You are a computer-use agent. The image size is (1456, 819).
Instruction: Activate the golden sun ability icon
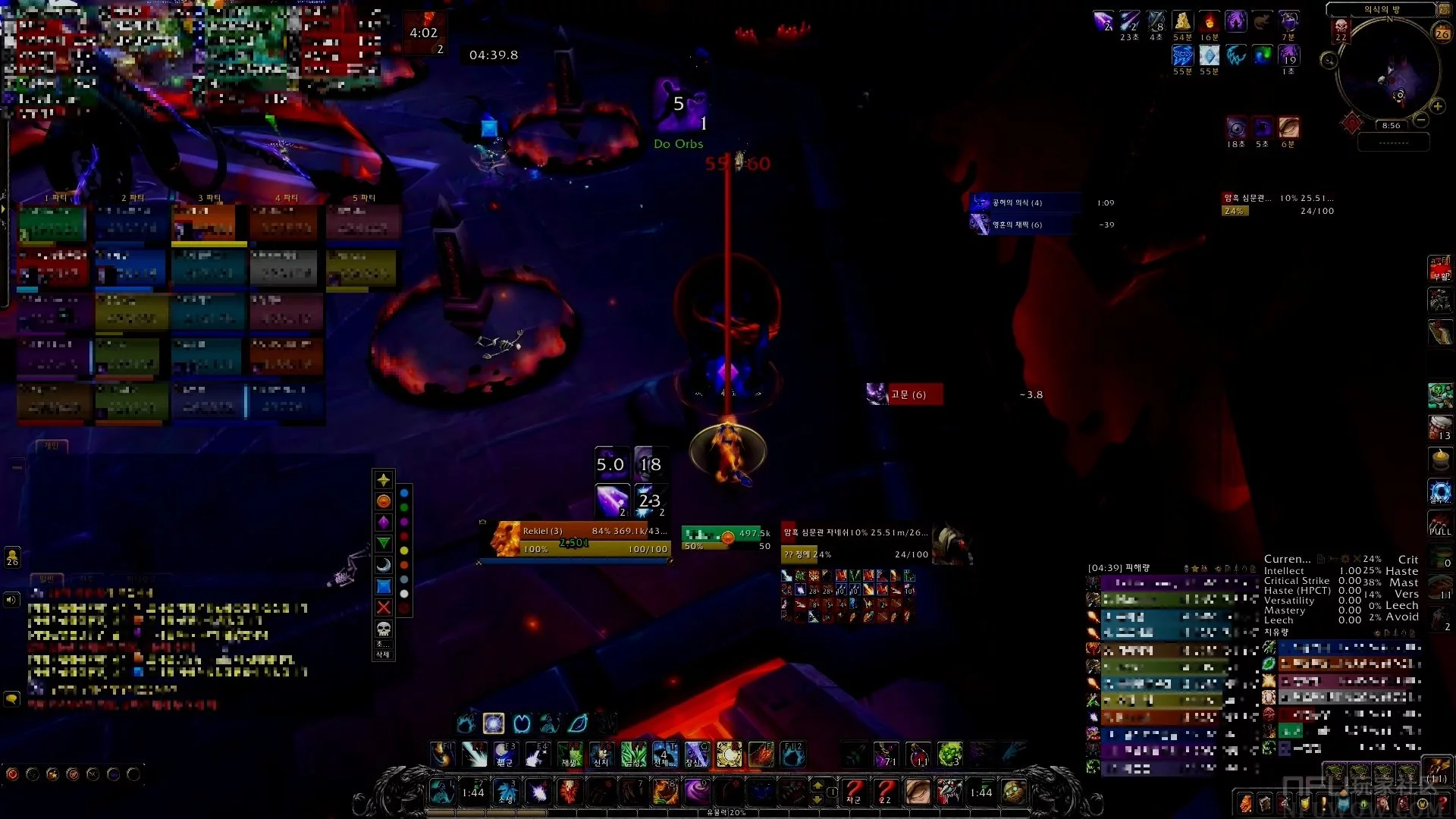click(x=729, y=755)
